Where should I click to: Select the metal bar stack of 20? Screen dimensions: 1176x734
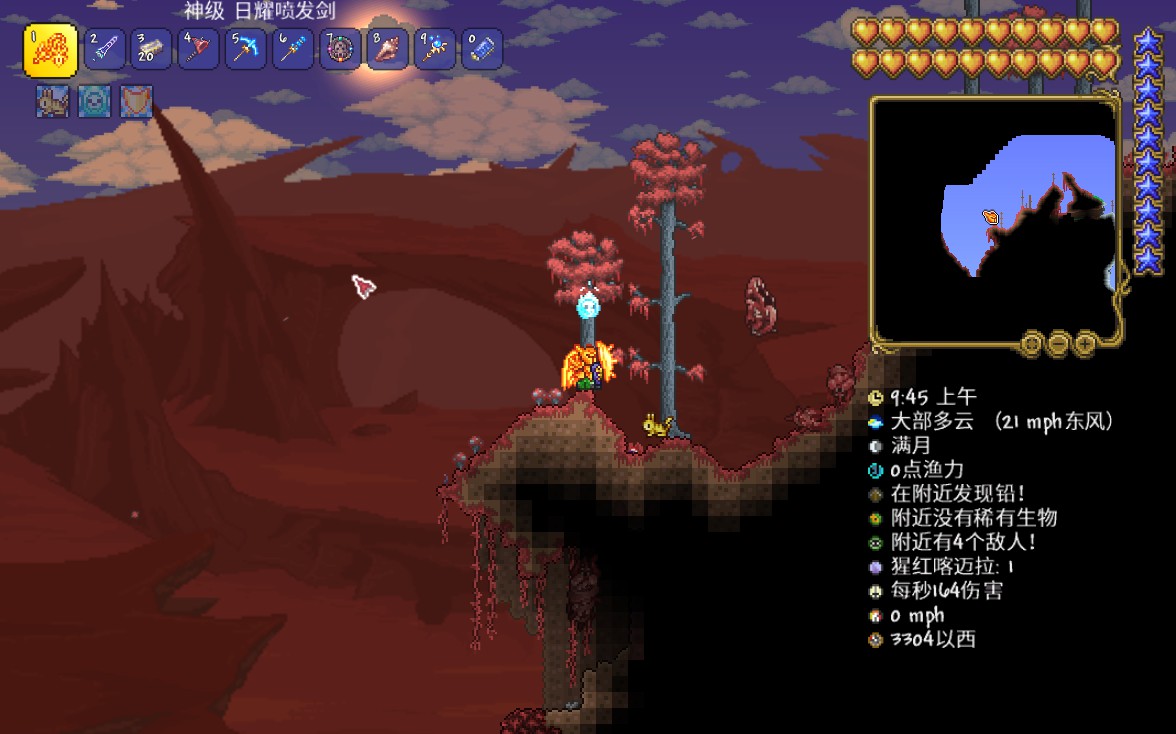coord(152,48)
